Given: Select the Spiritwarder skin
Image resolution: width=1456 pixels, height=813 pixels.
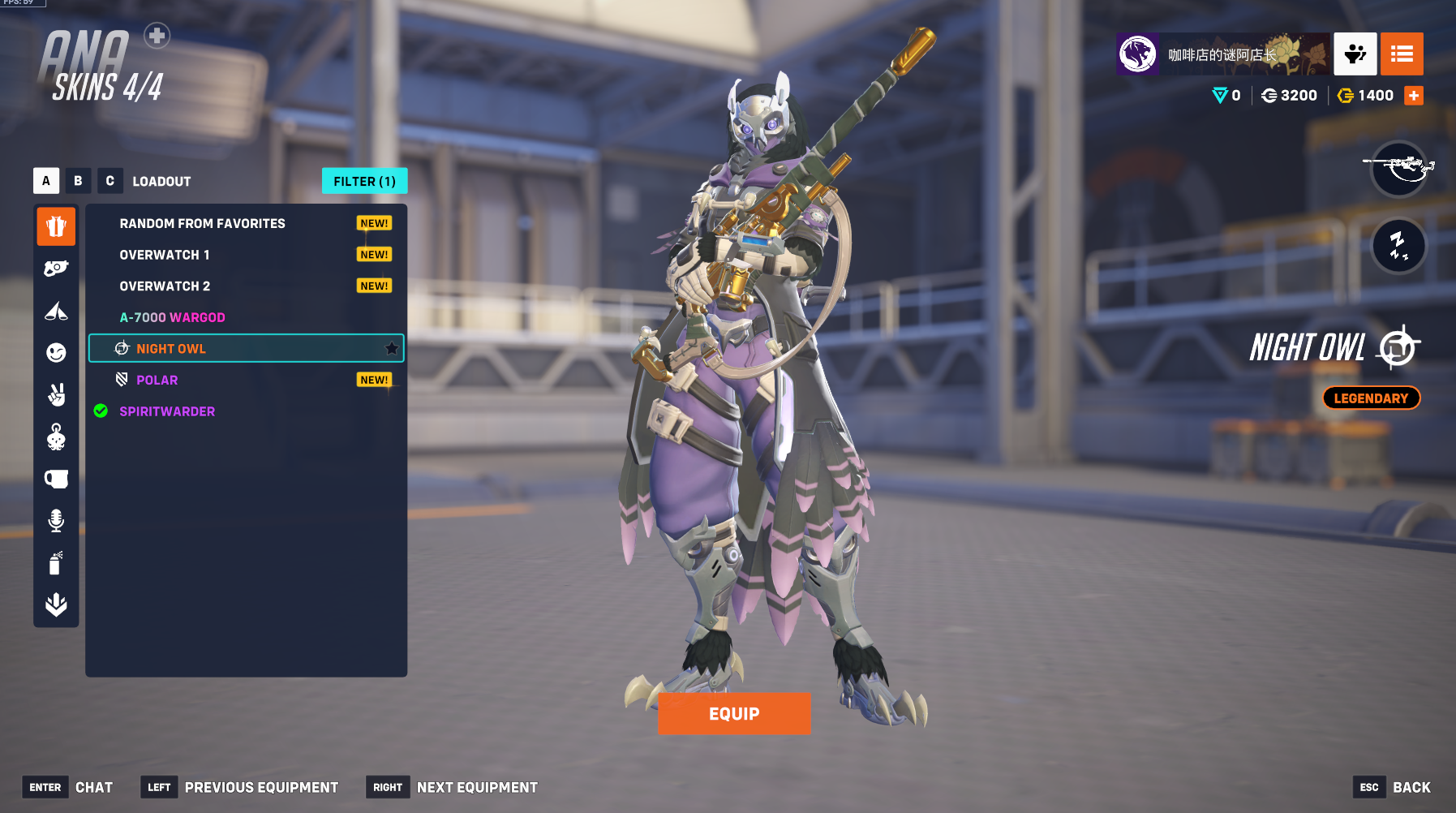Looking at the screenshot, I should click(x=167, y=411).
